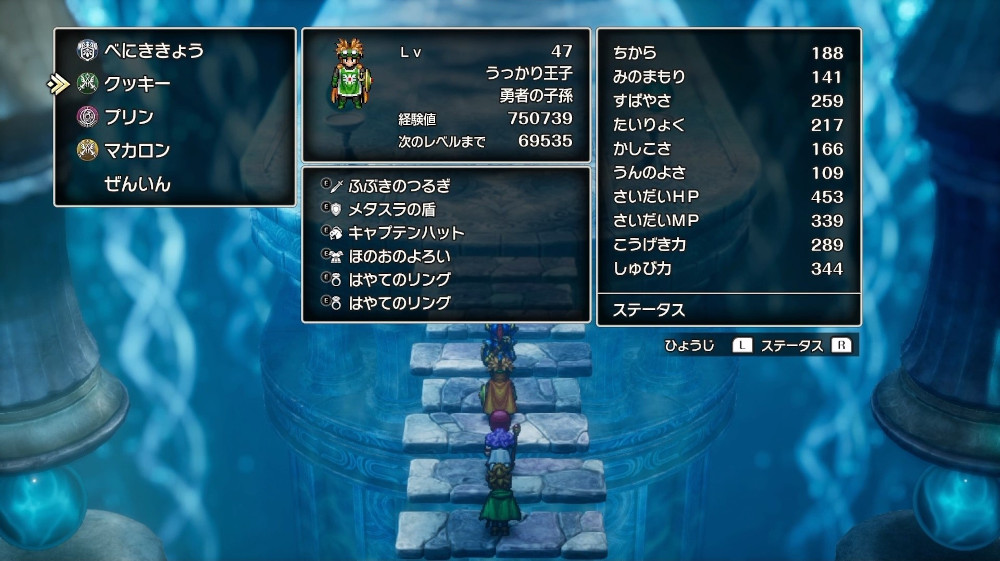Select party member べにききょう
This screenshot has width=1000, height=561.
[153, 51]
